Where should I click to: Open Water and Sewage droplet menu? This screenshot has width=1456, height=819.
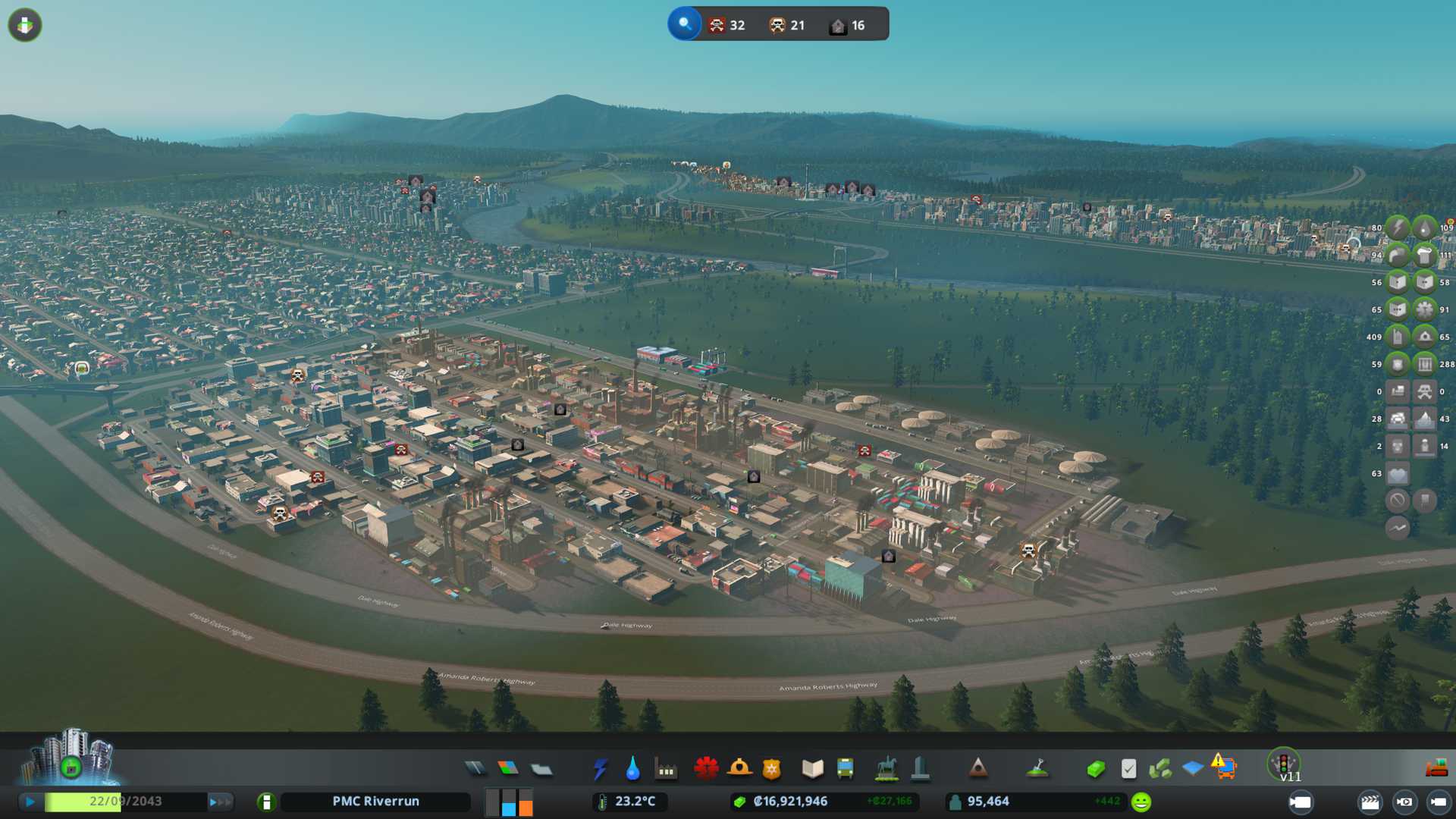[633, 769]
